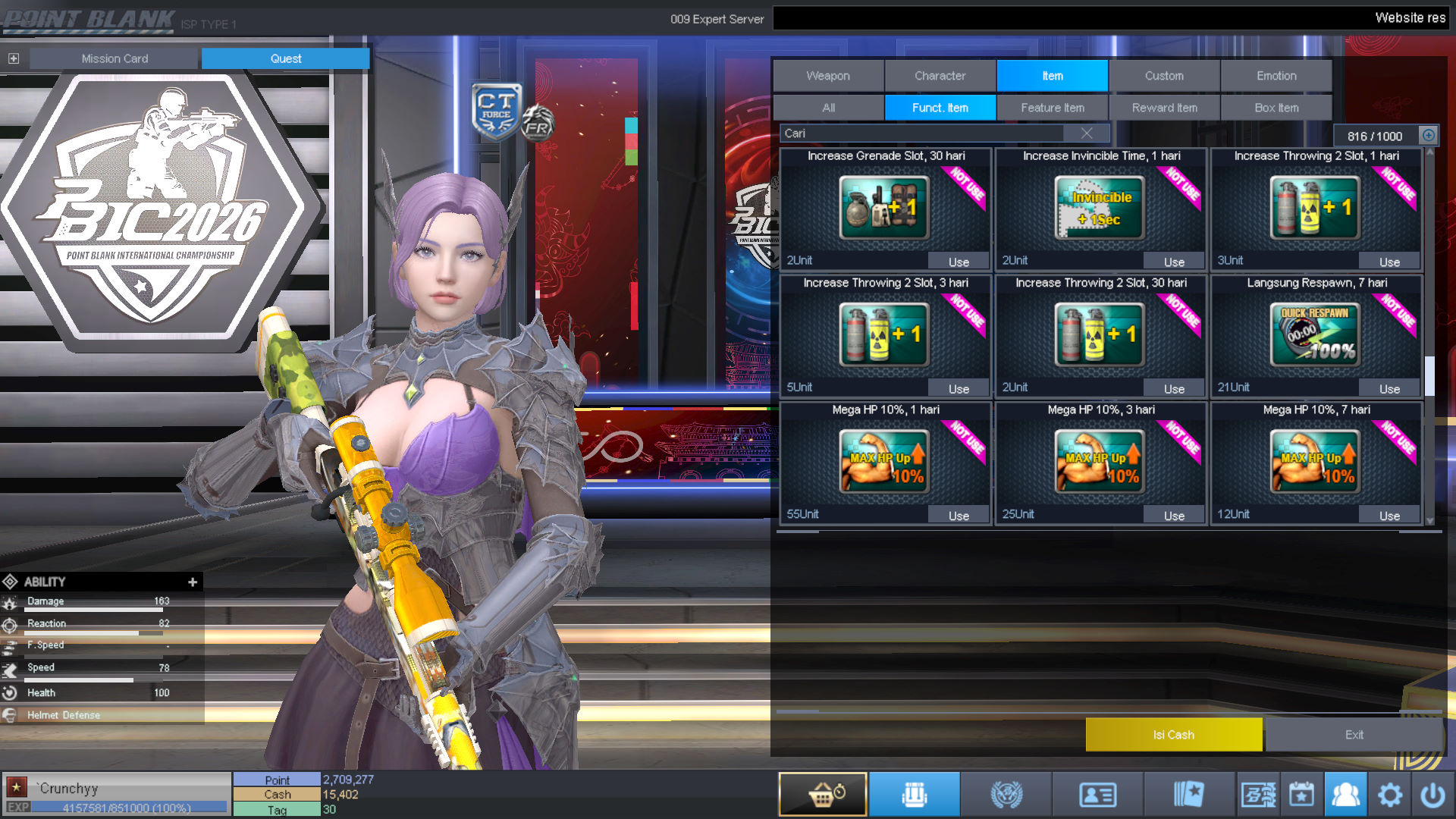The height and width of the screenshot is (819, 1456).
Task: Switch to the Weapon inventory tab
Action: tap(828, 76)
